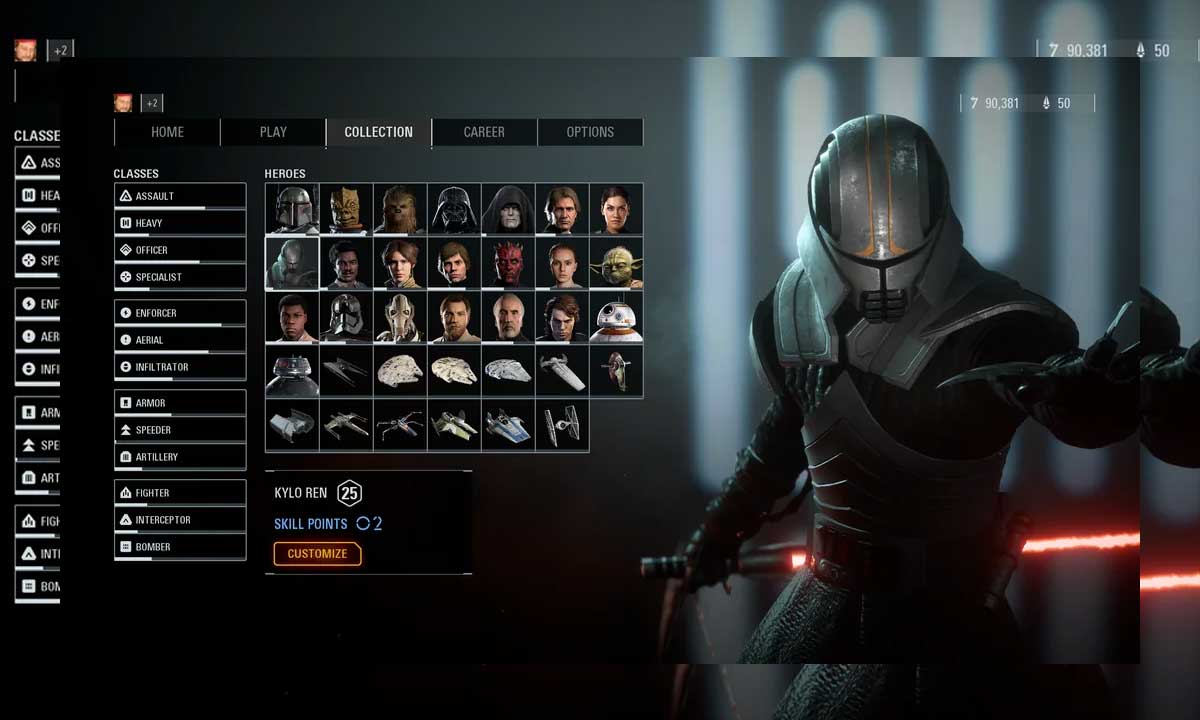
Task: Select Darth Maul portrait
Action: click(508, 263)
